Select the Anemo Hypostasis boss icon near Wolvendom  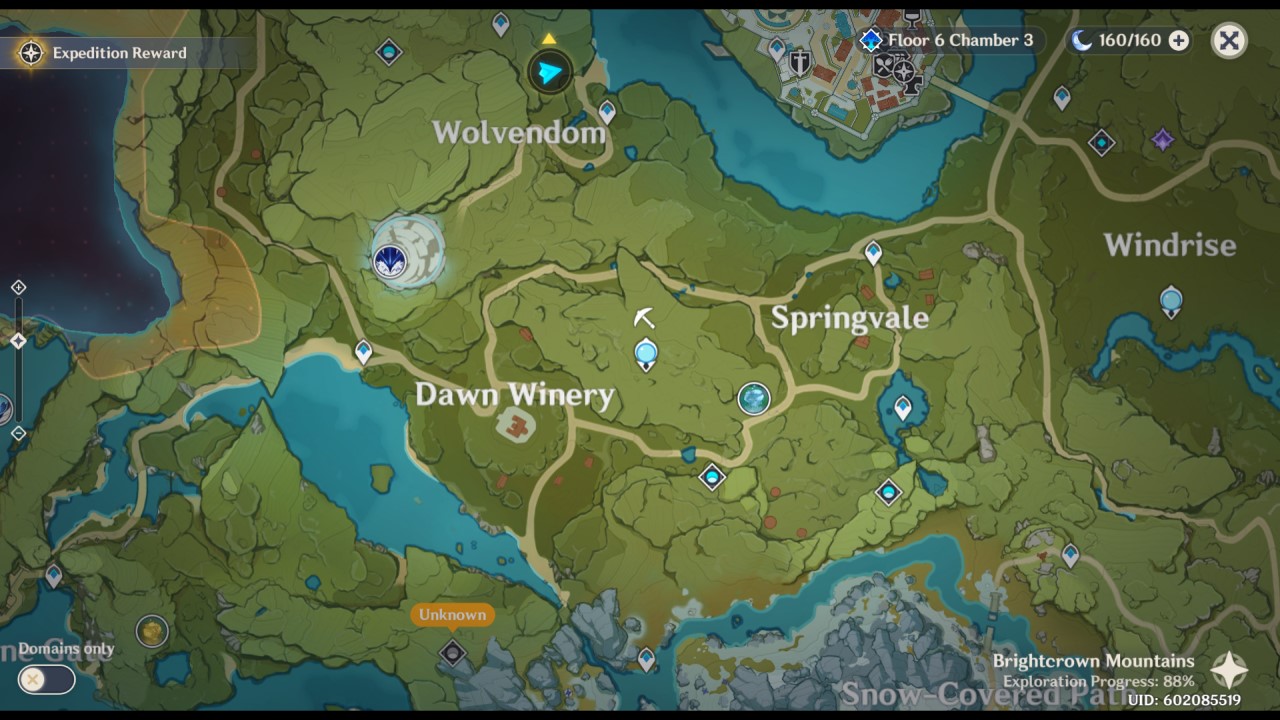(392, 258)
